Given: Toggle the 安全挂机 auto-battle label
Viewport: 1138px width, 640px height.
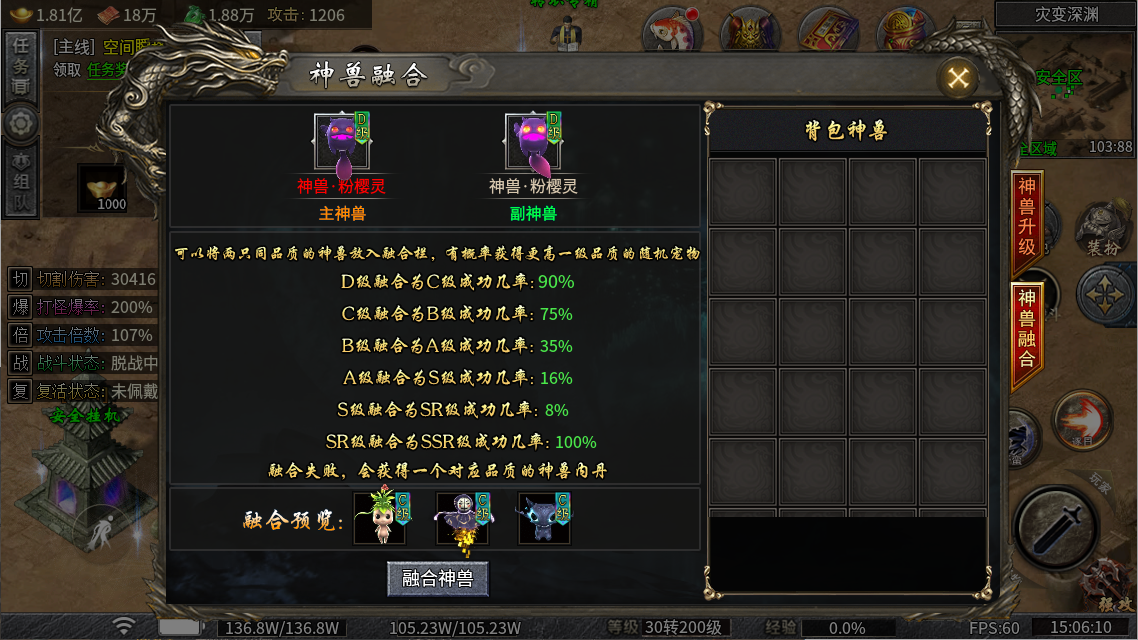Looking at the screenshot, I should tap(85, 416).
